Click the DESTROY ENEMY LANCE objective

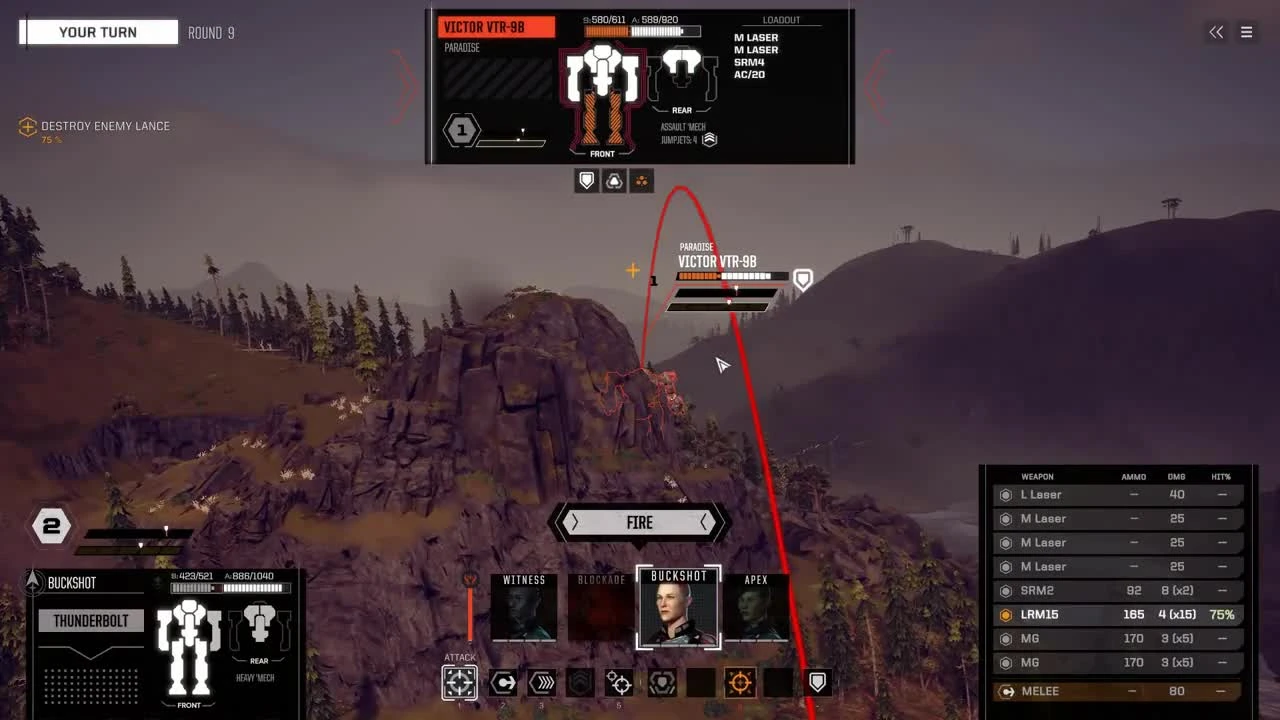[103, 127]
